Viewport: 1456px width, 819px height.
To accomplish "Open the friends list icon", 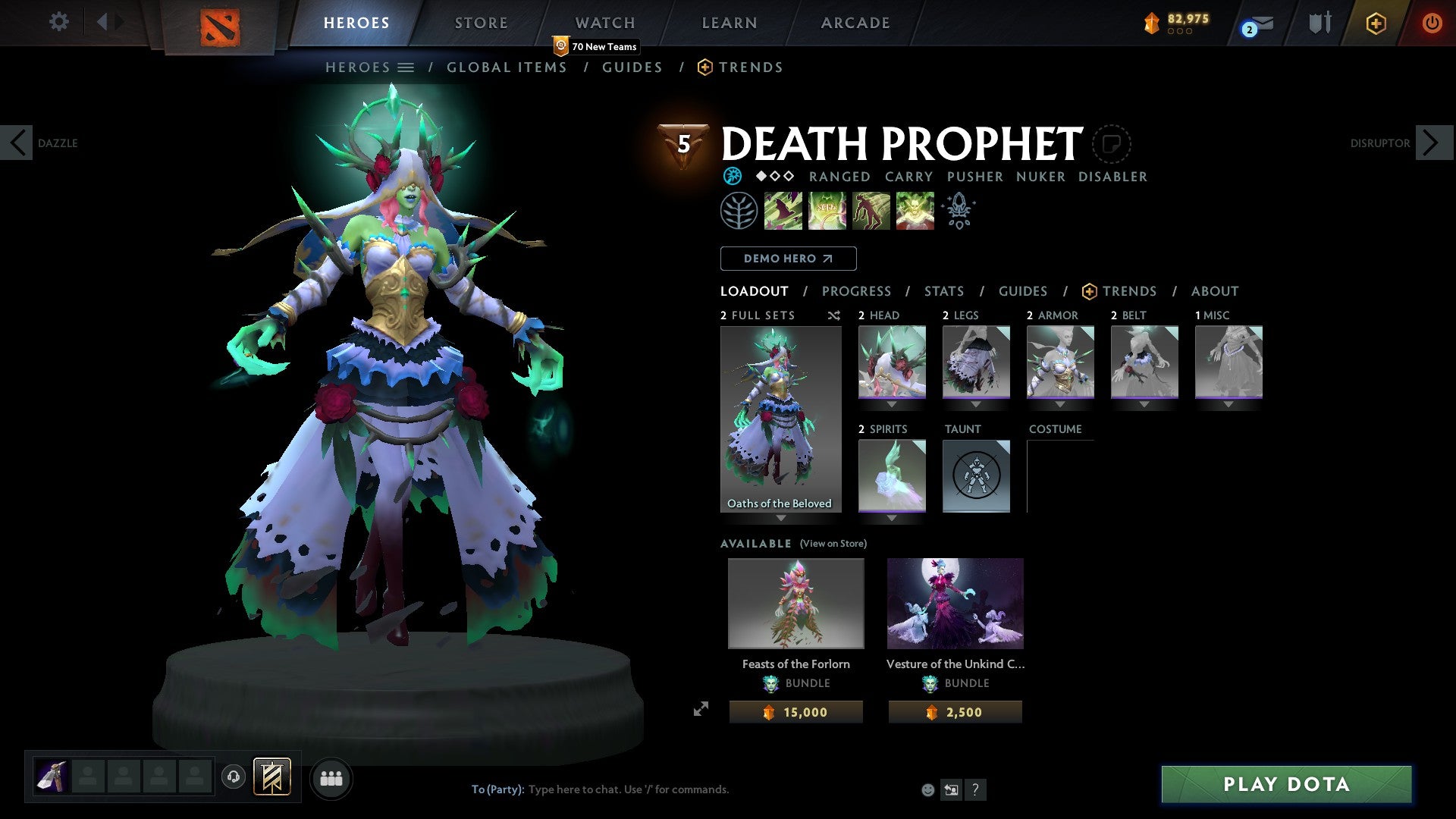I will [x=331, y=778].
